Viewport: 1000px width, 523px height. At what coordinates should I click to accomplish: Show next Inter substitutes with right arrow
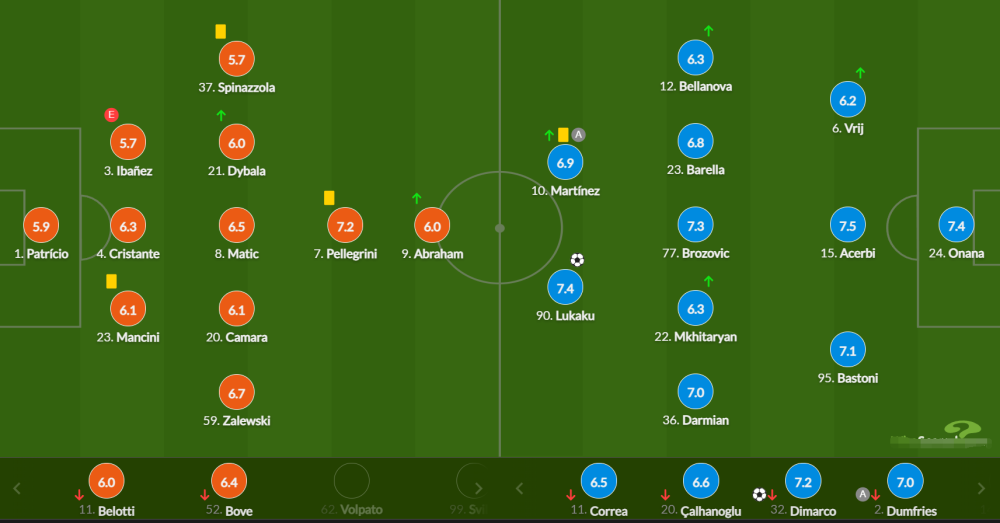click(x=983, y=489)
